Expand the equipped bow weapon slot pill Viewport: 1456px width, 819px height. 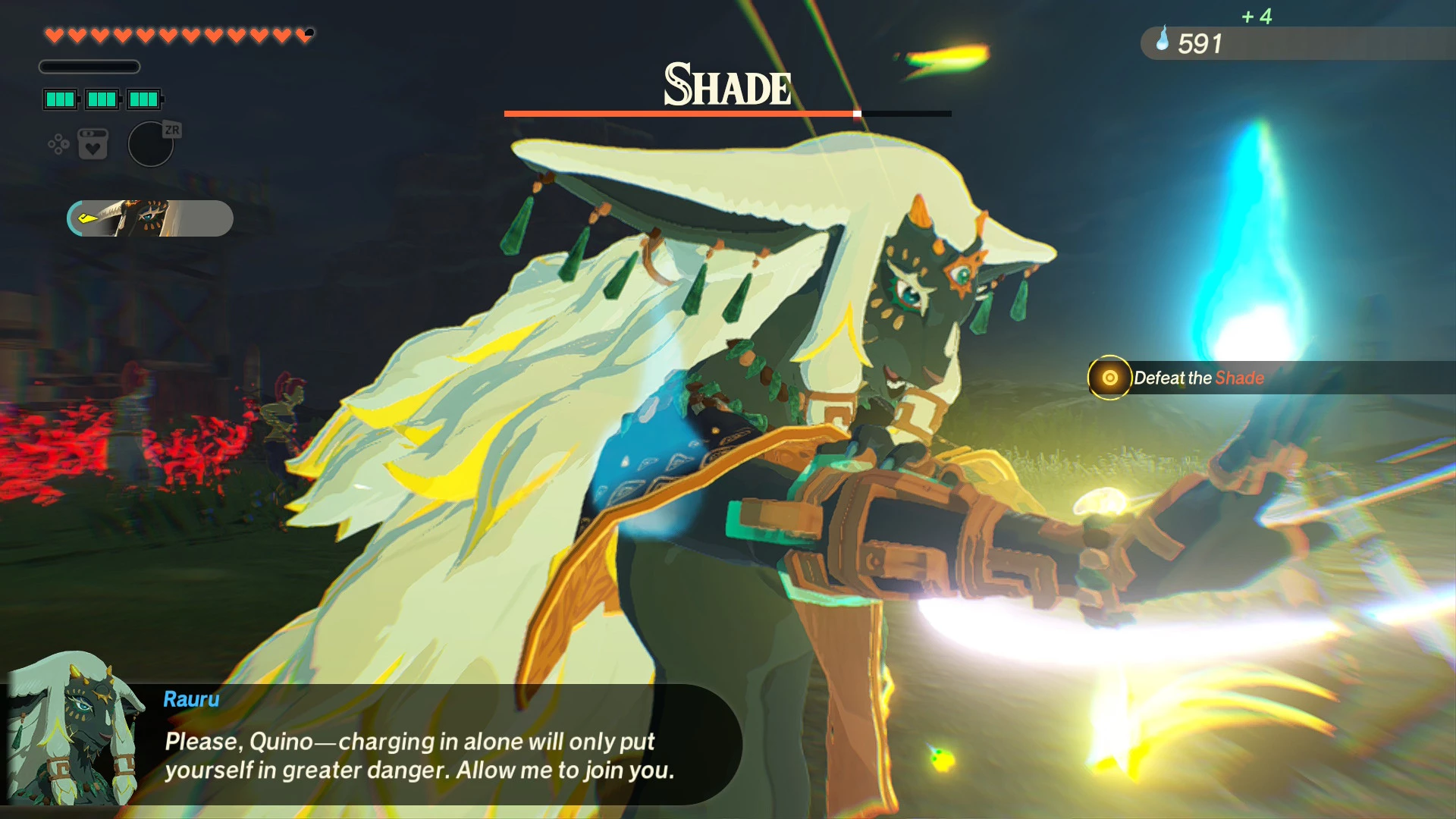click(x=149, y=218)
